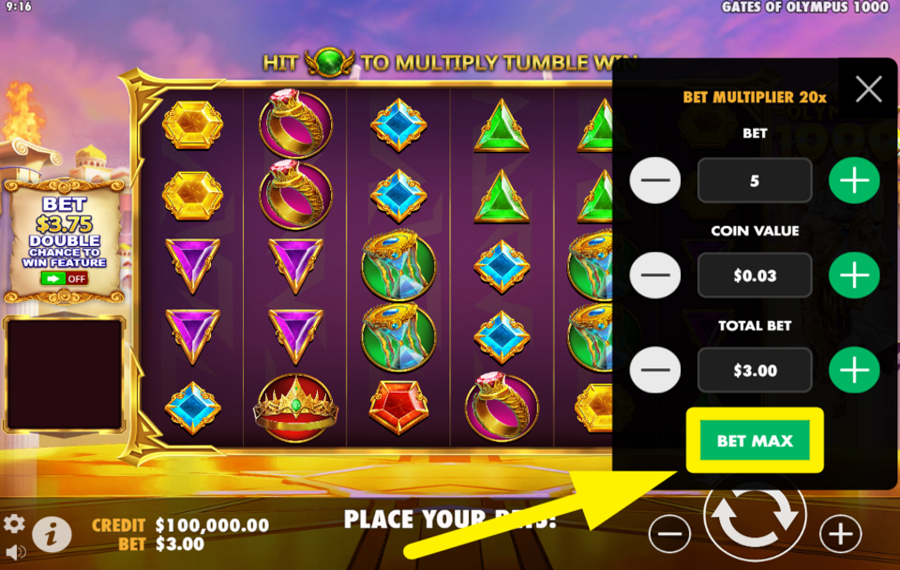The height and width of the screenshot is (570, 900).
Task: Reduce the Total Bet amount
Action: coord(655,370)
